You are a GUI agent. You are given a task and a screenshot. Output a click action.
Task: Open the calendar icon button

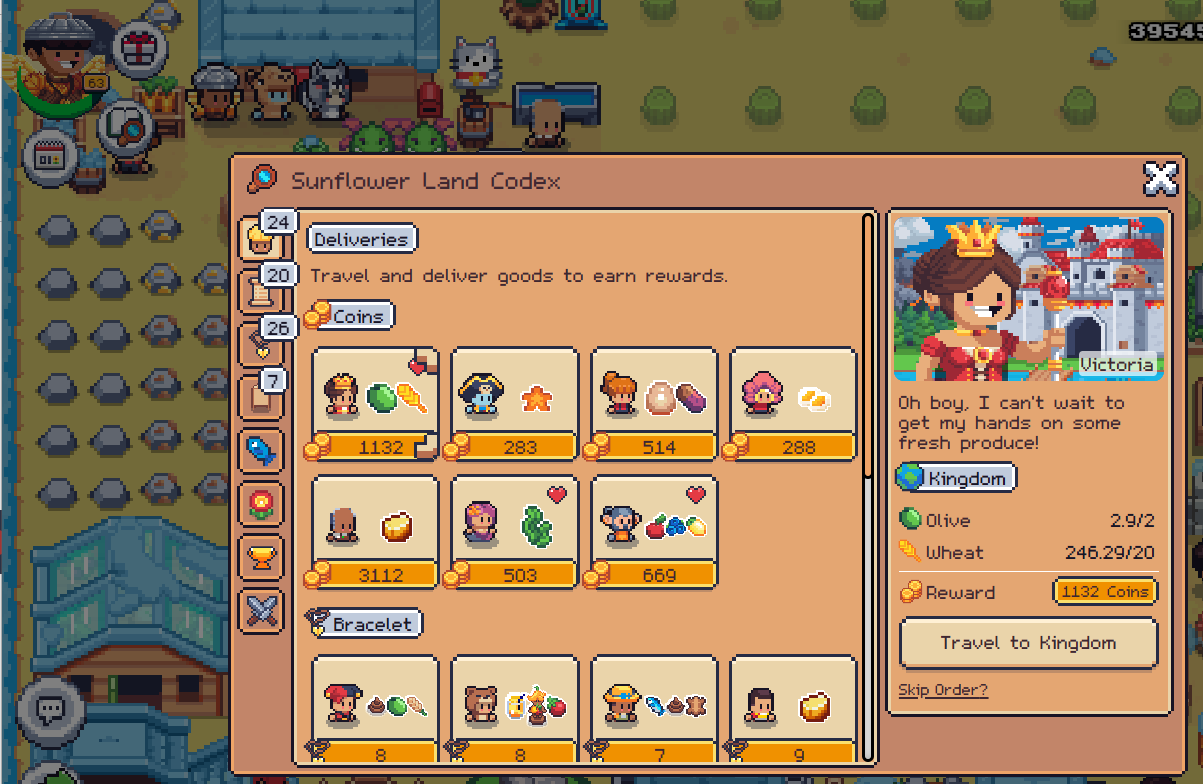[x=51, y=158]
